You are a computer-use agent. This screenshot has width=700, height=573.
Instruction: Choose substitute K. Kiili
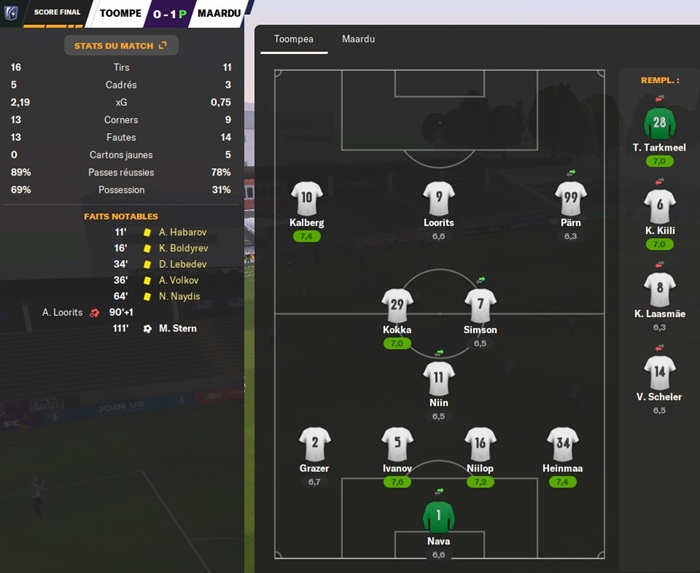(659, 206)
